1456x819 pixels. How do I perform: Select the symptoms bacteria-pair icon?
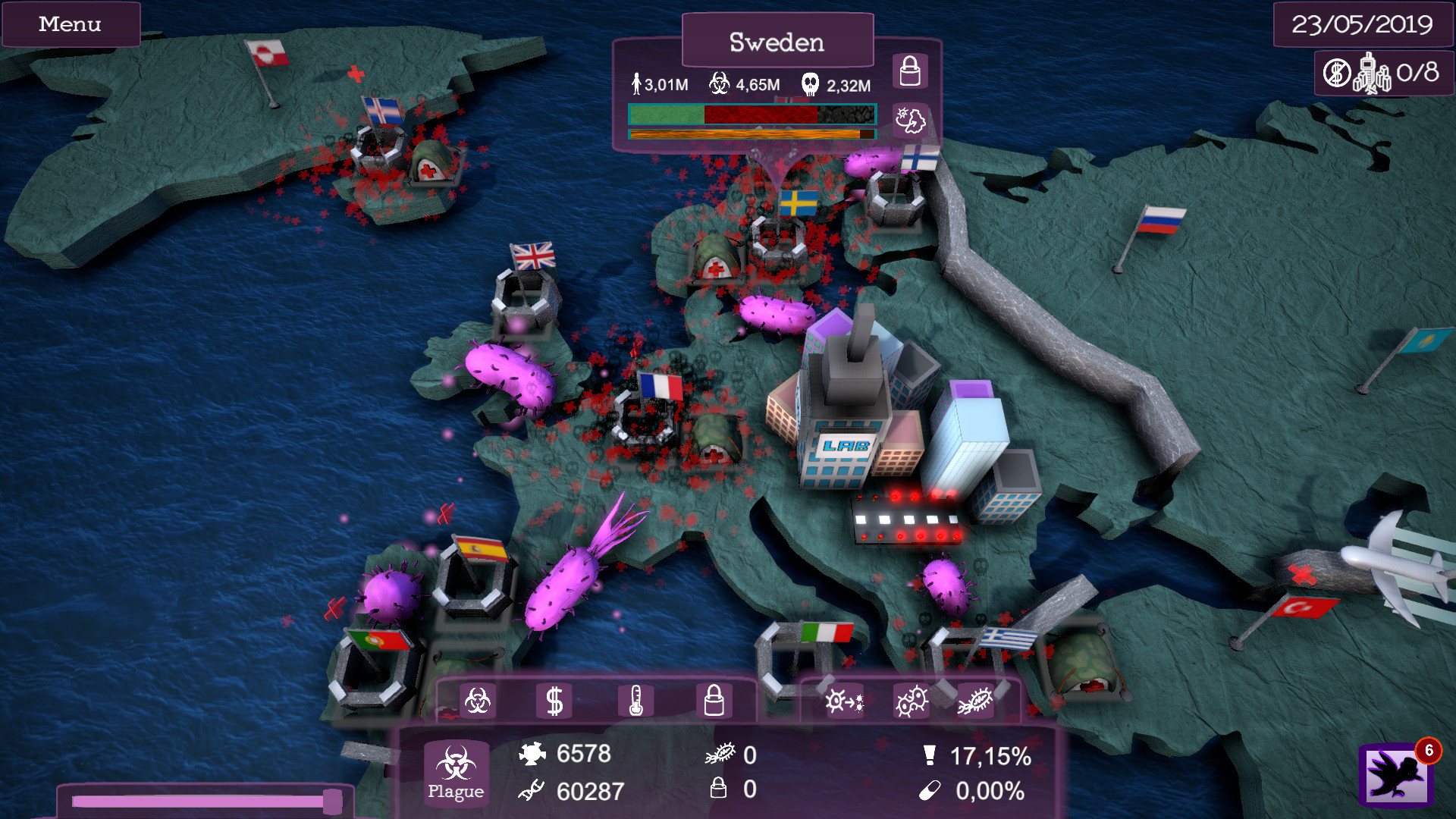coord(909,701)
